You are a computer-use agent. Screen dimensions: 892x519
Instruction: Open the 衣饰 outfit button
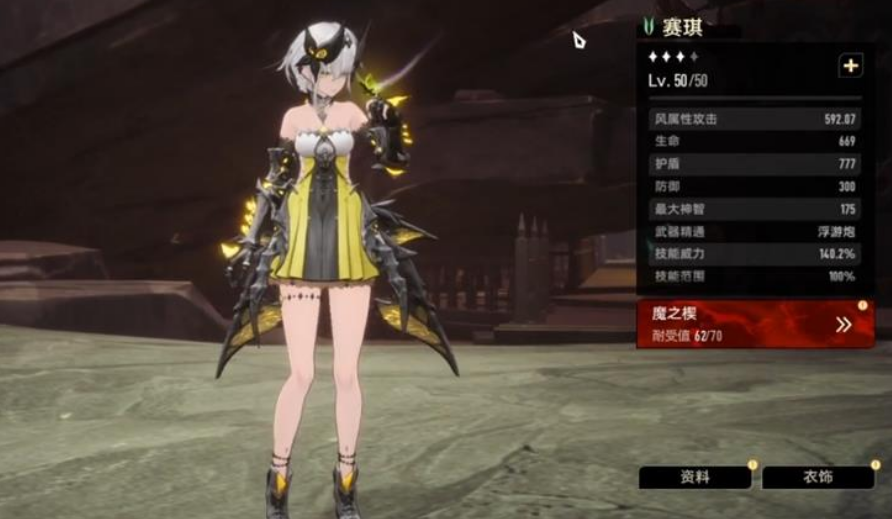tap(817, 477)
